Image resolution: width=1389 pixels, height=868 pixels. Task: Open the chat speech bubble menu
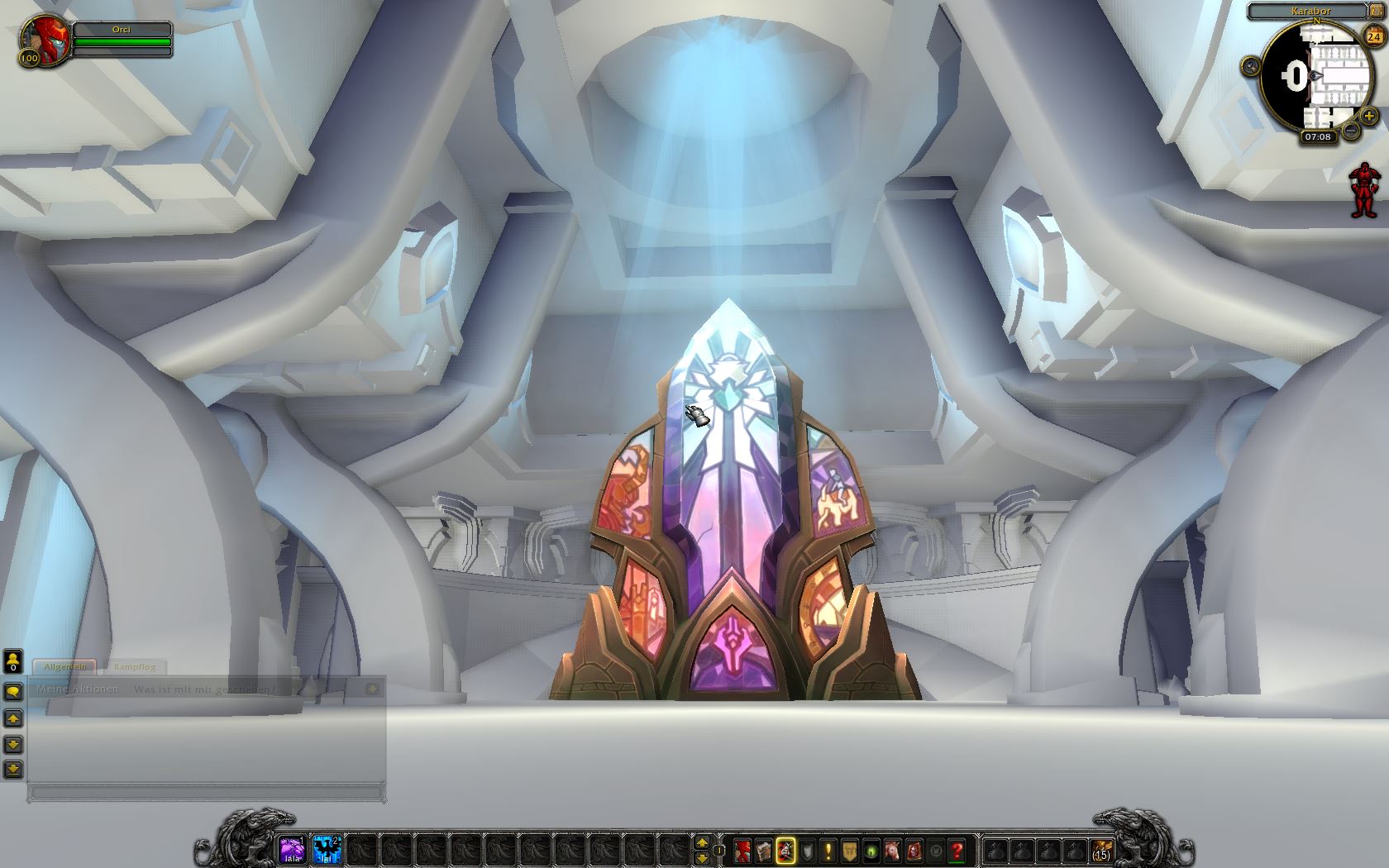pos(13,691)
